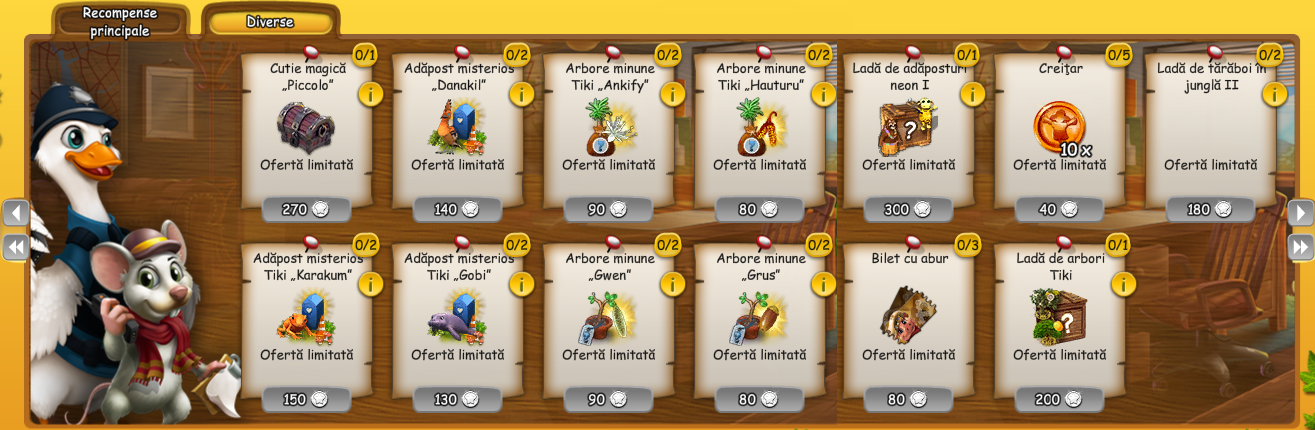The width and height of the screenshot is (1315, 430).
Task: Buy Arbore minune Grus for 80
Action: click(x=760, y=399)
